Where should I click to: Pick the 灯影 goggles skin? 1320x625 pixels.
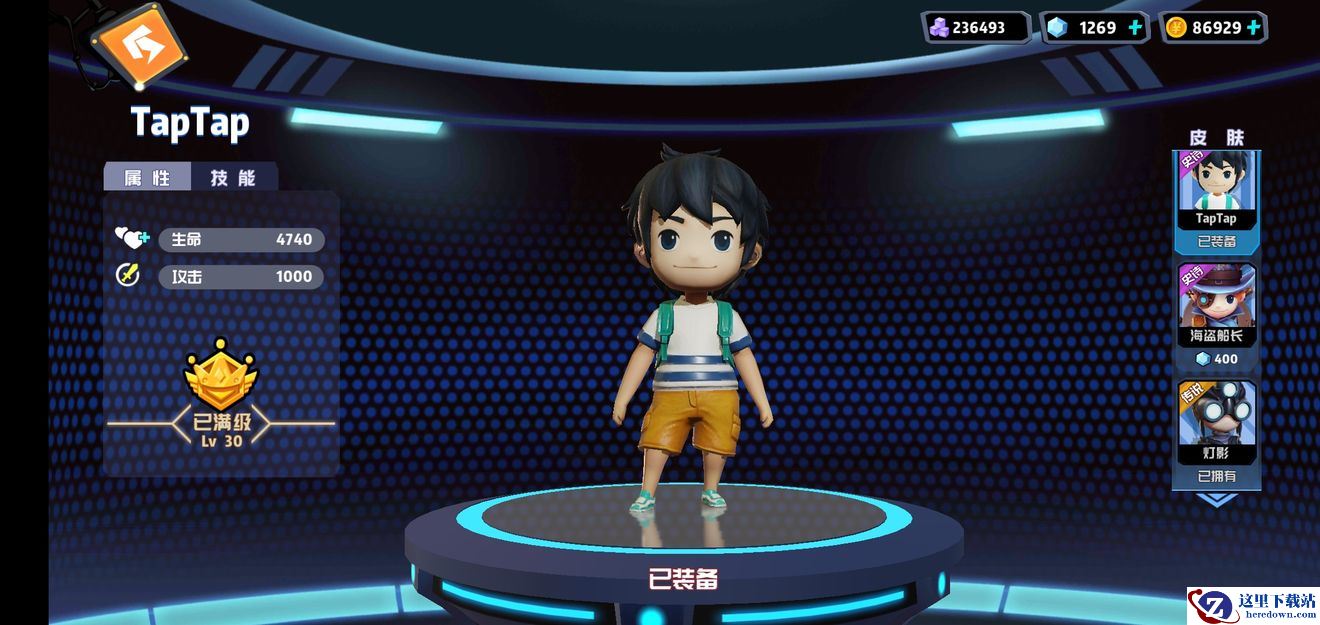[x=1216, y=422]
